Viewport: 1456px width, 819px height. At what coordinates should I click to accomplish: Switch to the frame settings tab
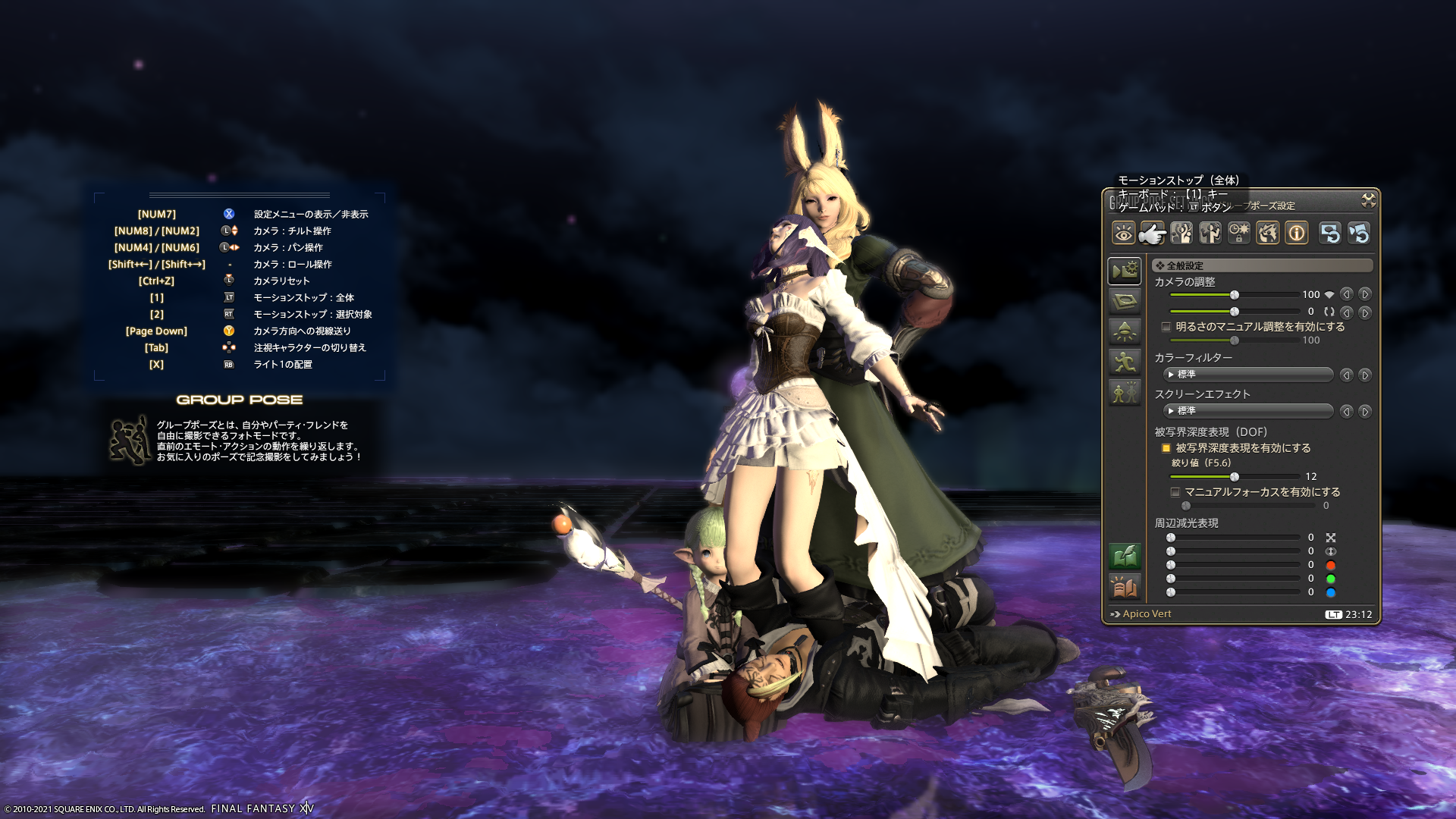(1124, 301)
